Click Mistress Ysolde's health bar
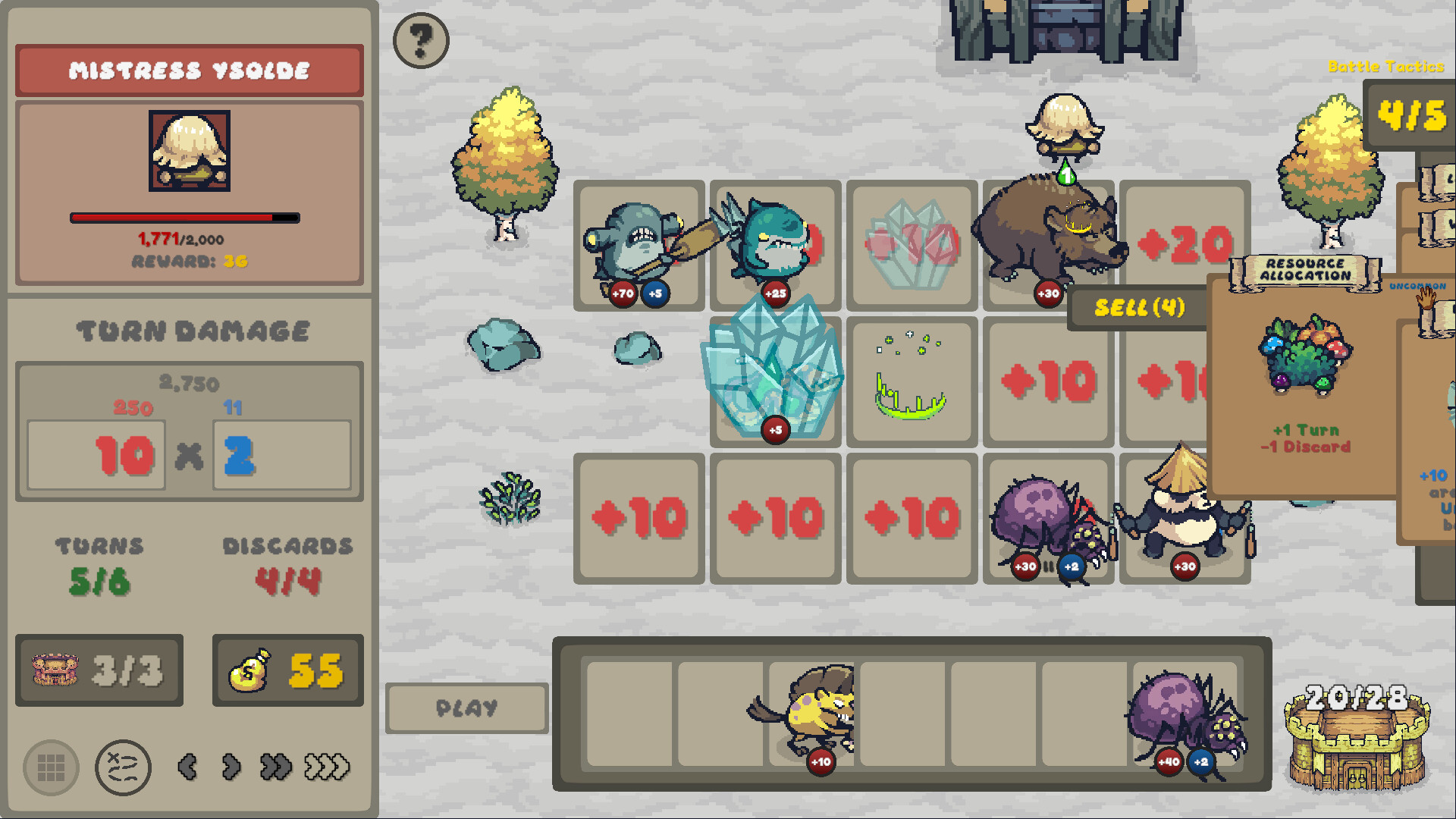The height and width of the screenshot is (819, 1456). pos(184,218)
